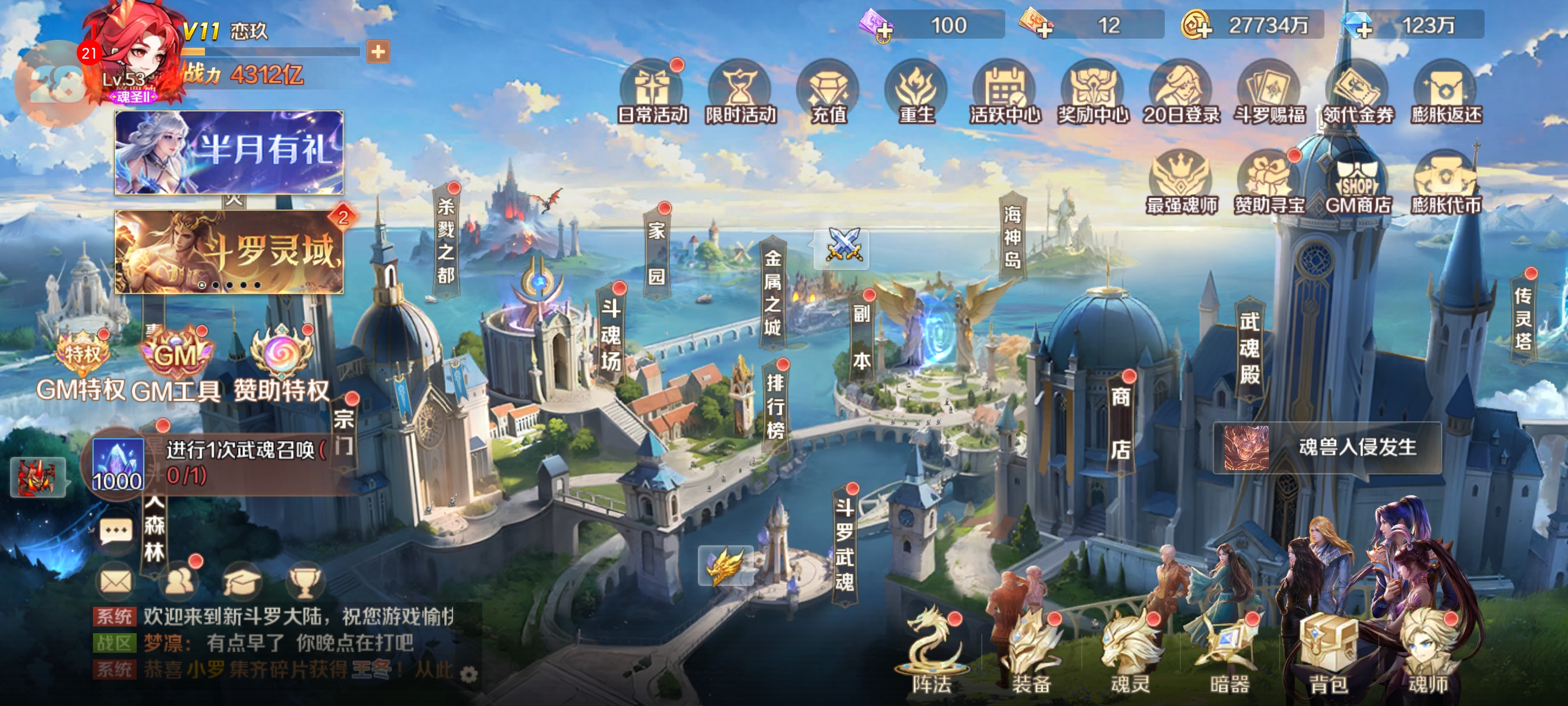Click the 半月有礼 promotional banner
This screenshot has width=1568, height=706.
[x=229, y=152]
